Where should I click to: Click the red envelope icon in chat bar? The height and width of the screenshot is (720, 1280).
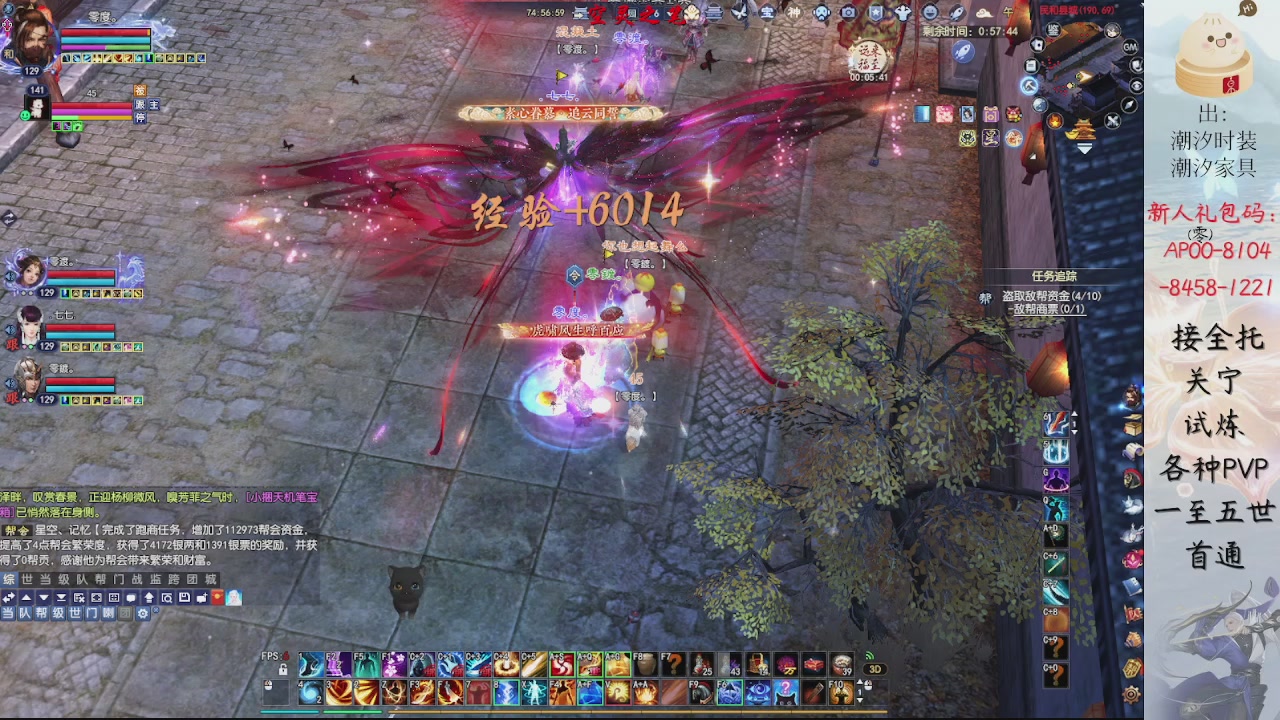(217, 597)
